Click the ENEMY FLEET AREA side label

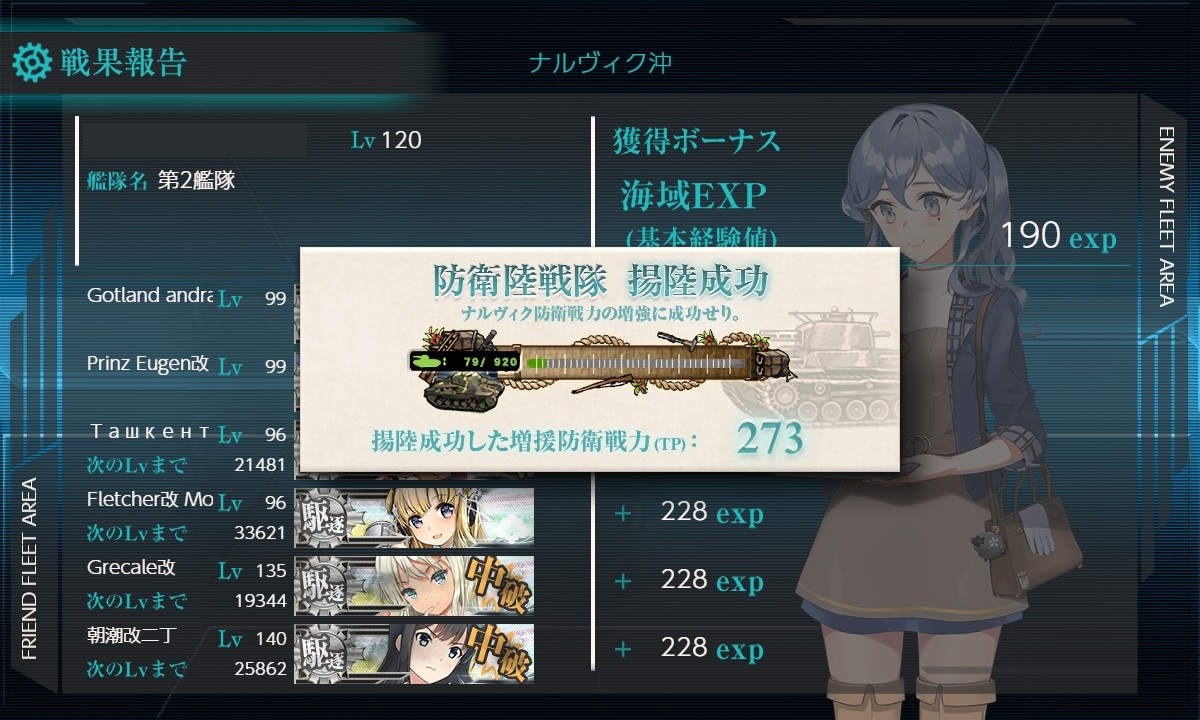pos(1167,216)
